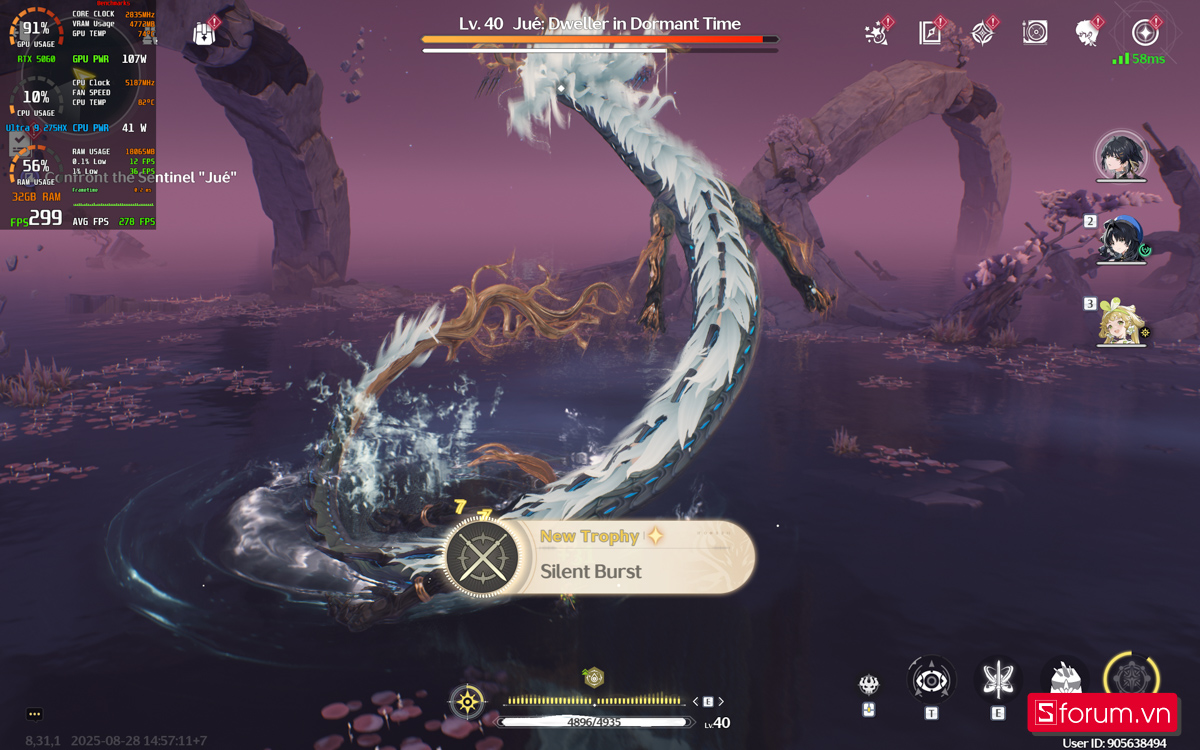Use the sword and wings Resonance Skill
The image size is (1200, 750).
pos(997,680)
